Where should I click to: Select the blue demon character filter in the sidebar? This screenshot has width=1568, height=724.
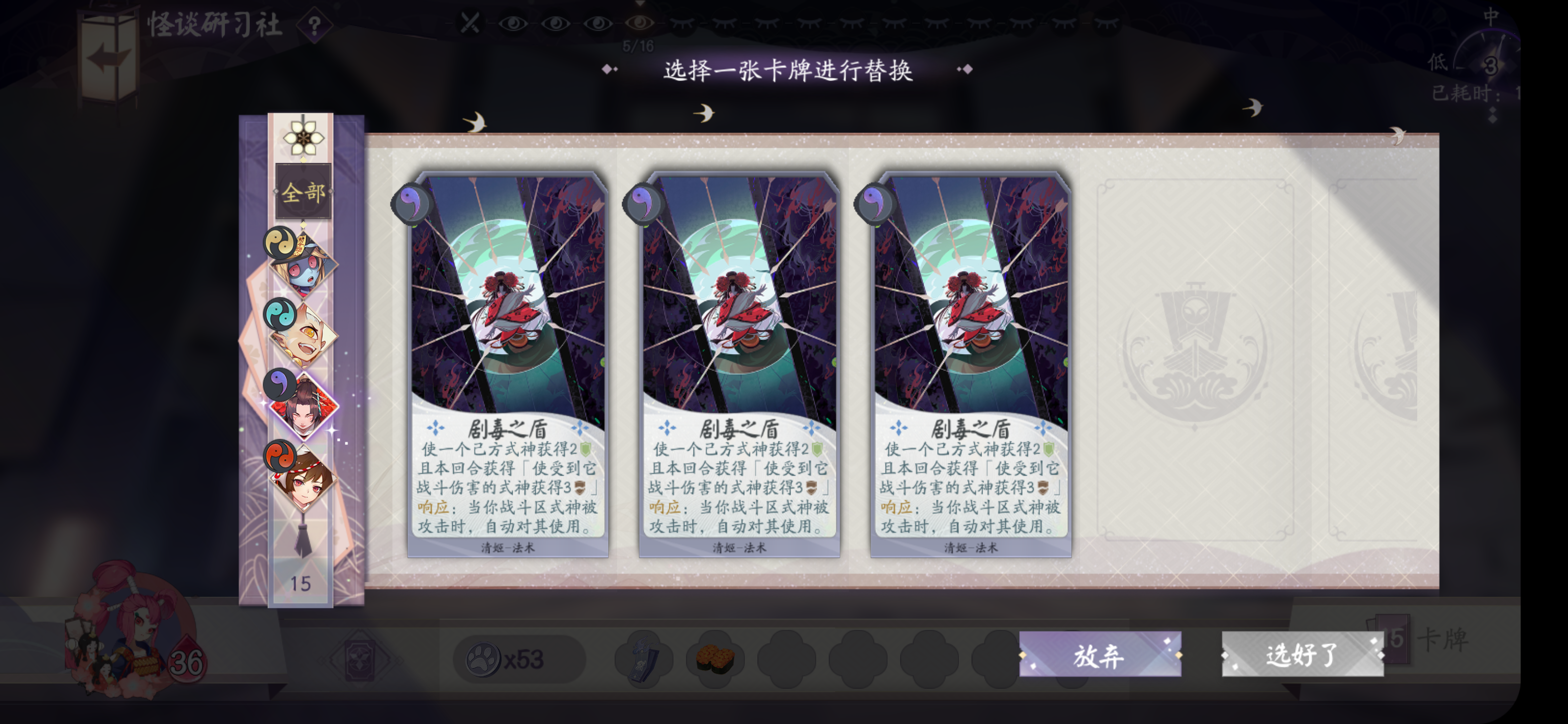tap(303, 271)
